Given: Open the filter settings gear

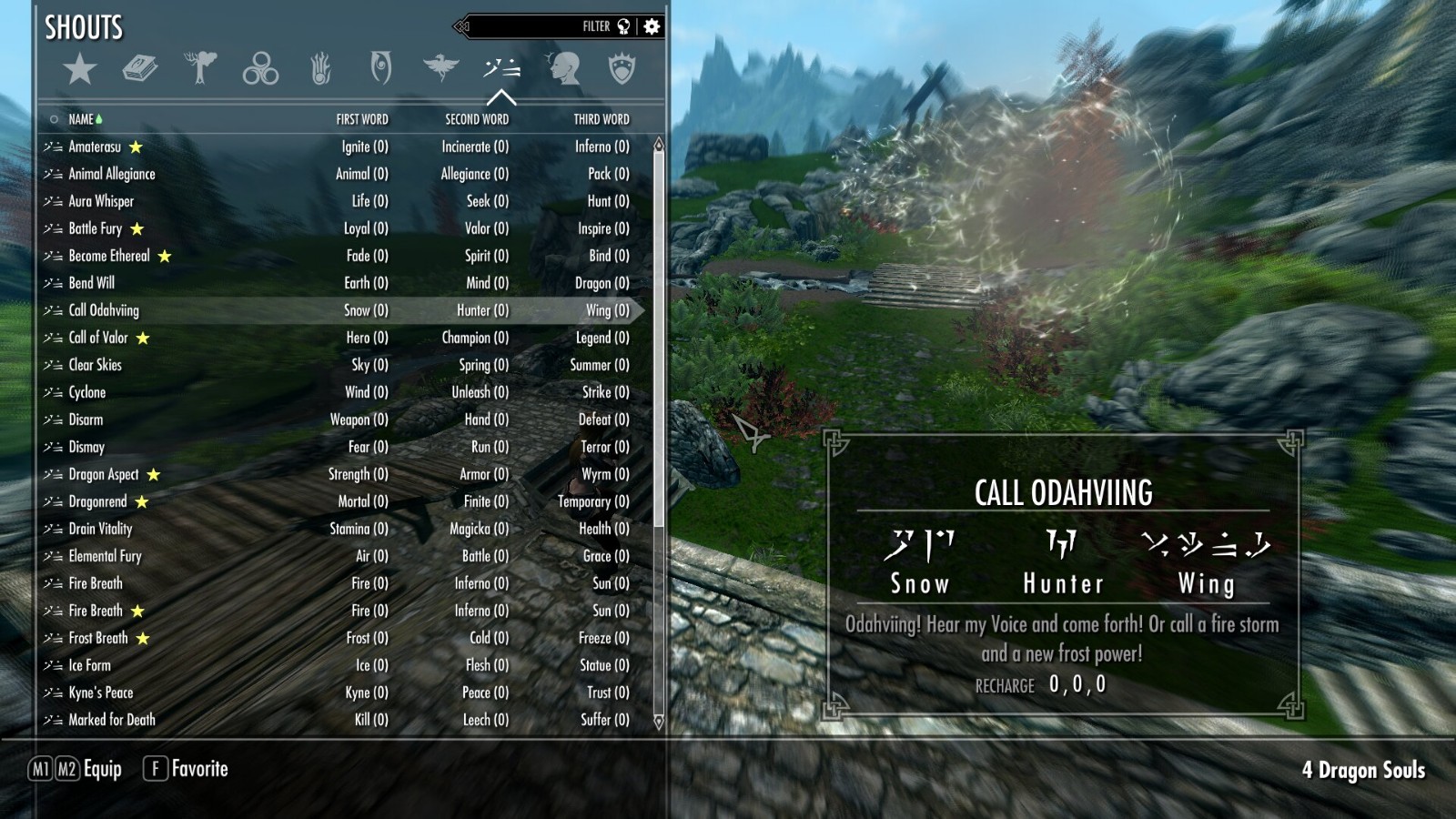Looking at the screenshot, I should (x=652, y=26).
